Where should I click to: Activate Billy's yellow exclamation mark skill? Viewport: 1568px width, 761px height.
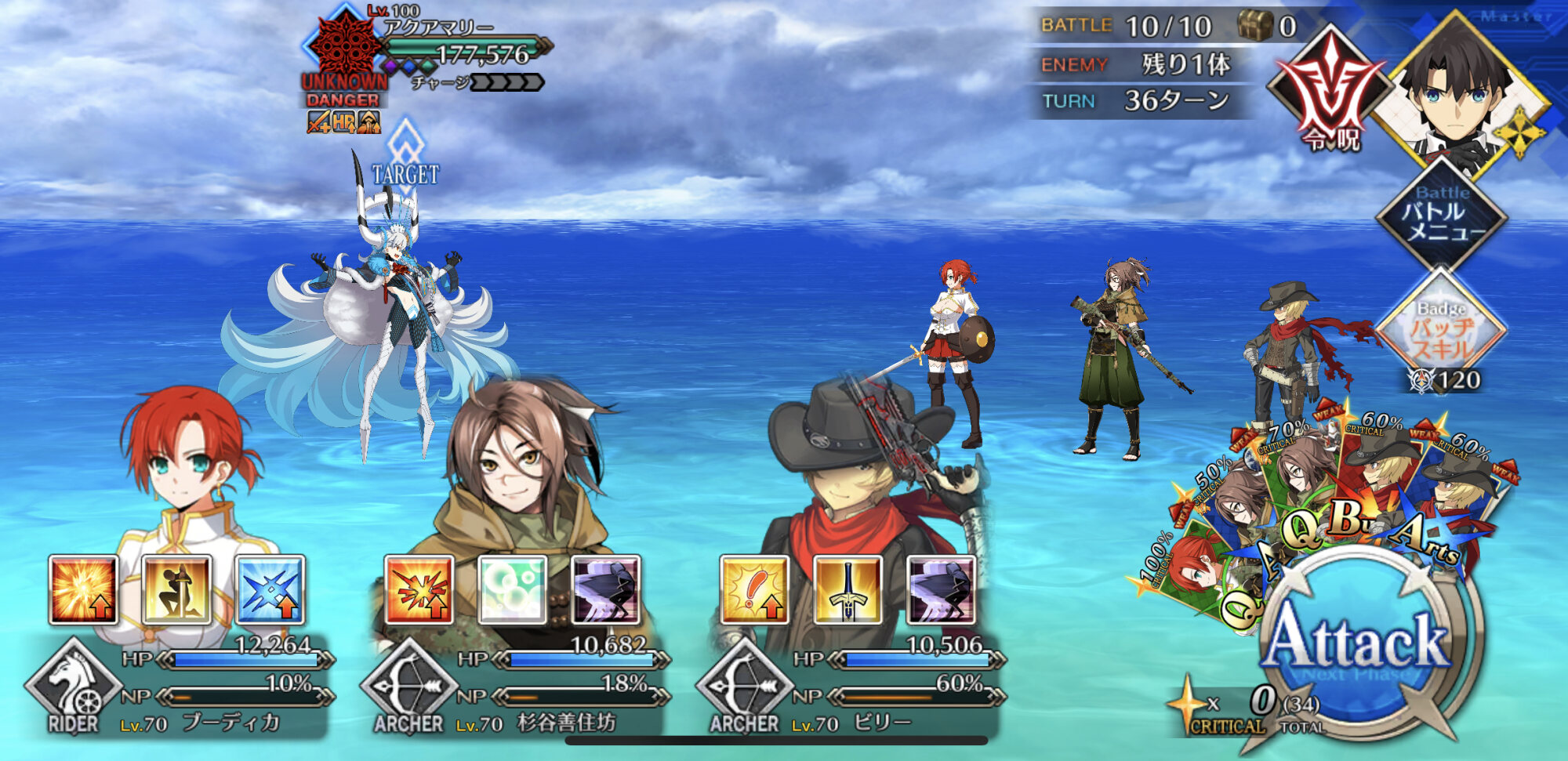pos(754,589)
